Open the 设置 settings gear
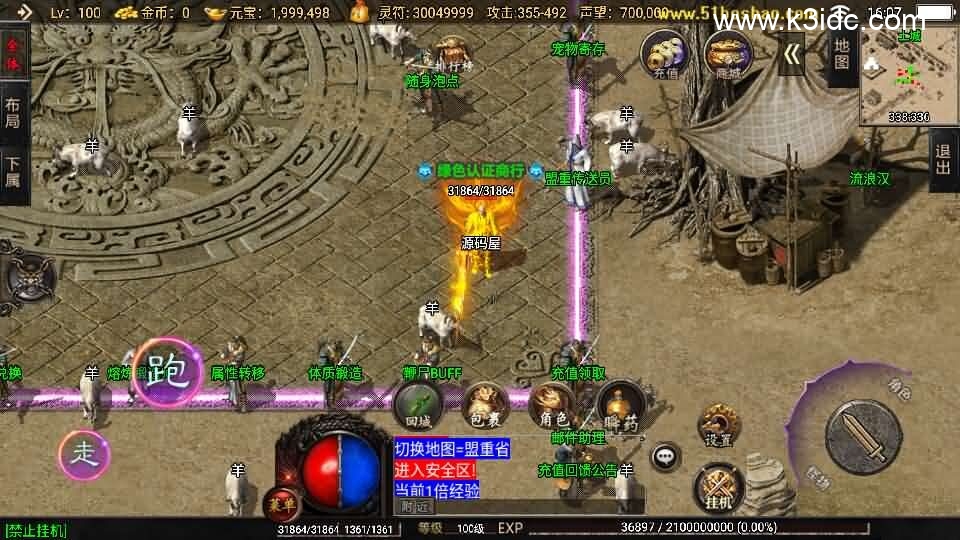Screen dimensions: 960x540 (x=718, y=426)
